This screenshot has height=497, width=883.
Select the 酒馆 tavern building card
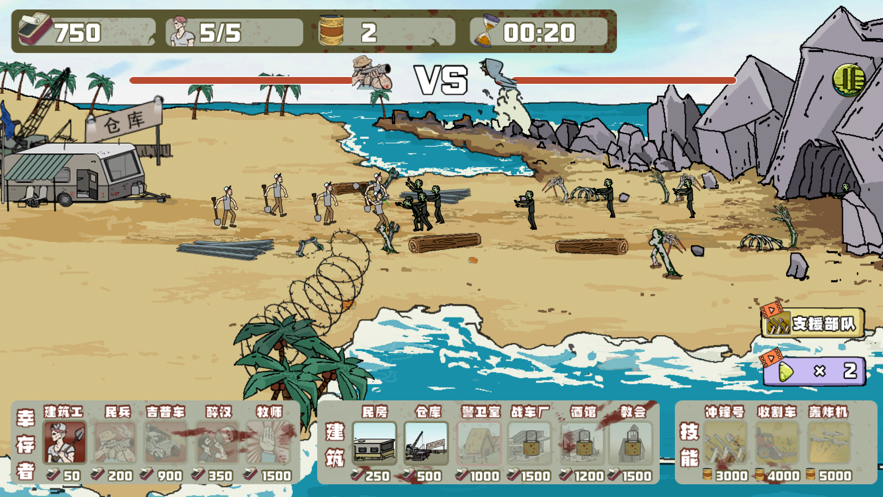(x=582, y=443)
